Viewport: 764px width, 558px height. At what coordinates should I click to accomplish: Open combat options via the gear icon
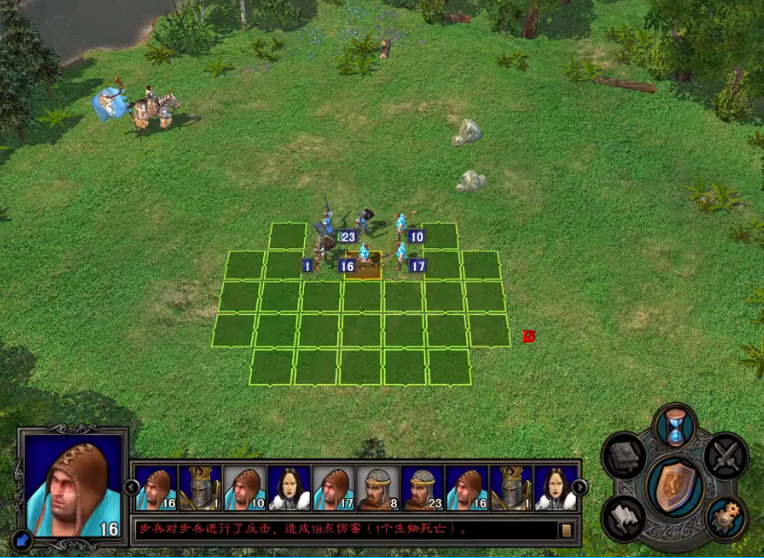[724, 515]
